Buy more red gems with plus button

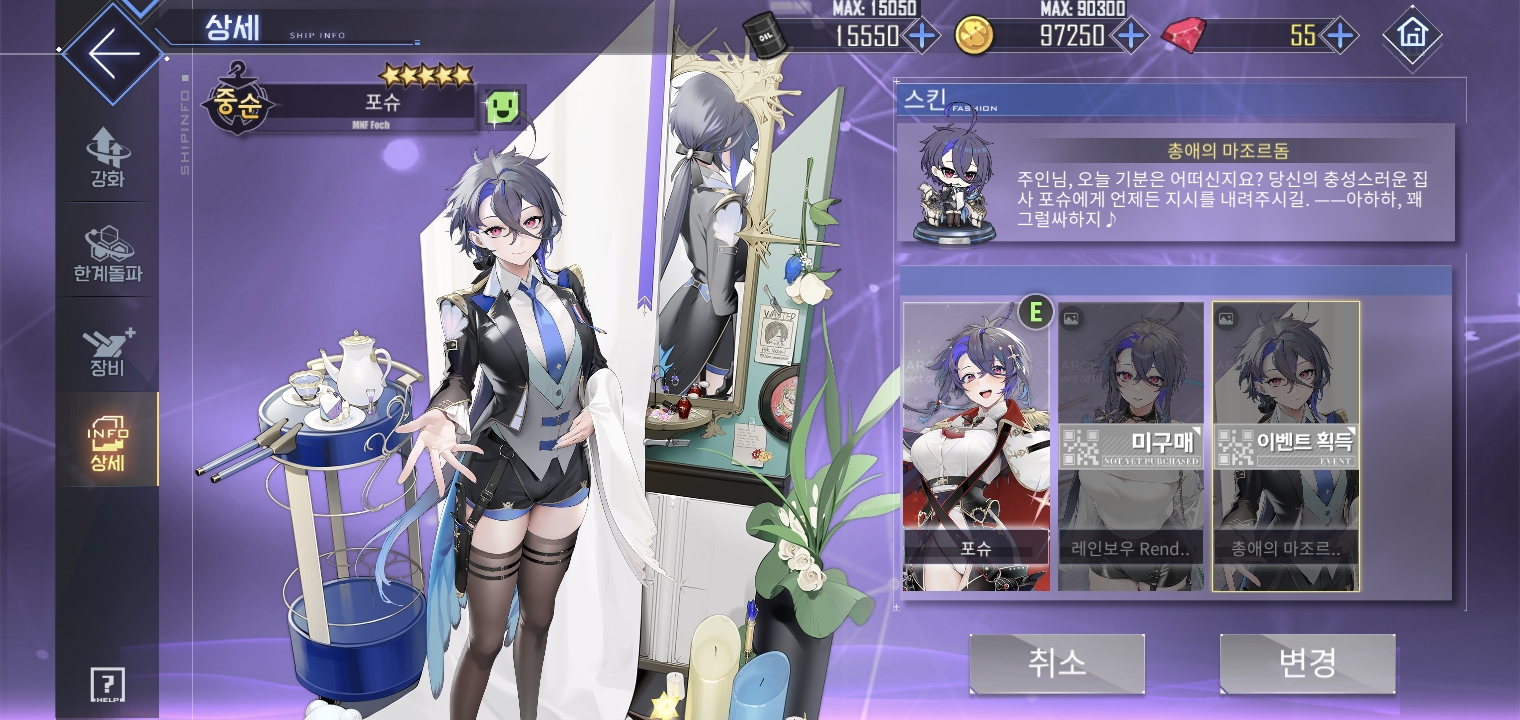1338,36
